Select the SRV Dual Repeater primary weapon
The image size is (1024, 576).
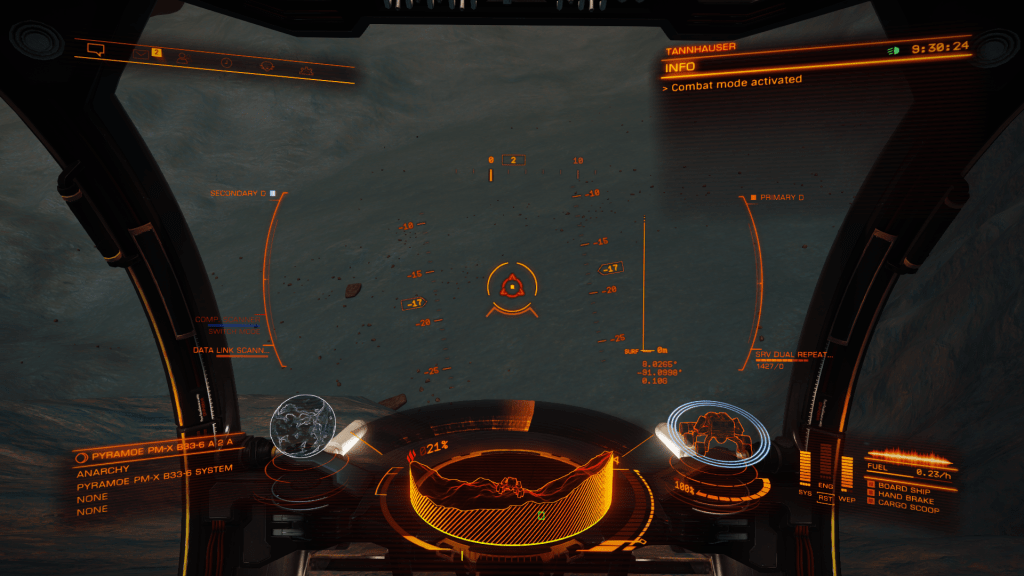796,355
